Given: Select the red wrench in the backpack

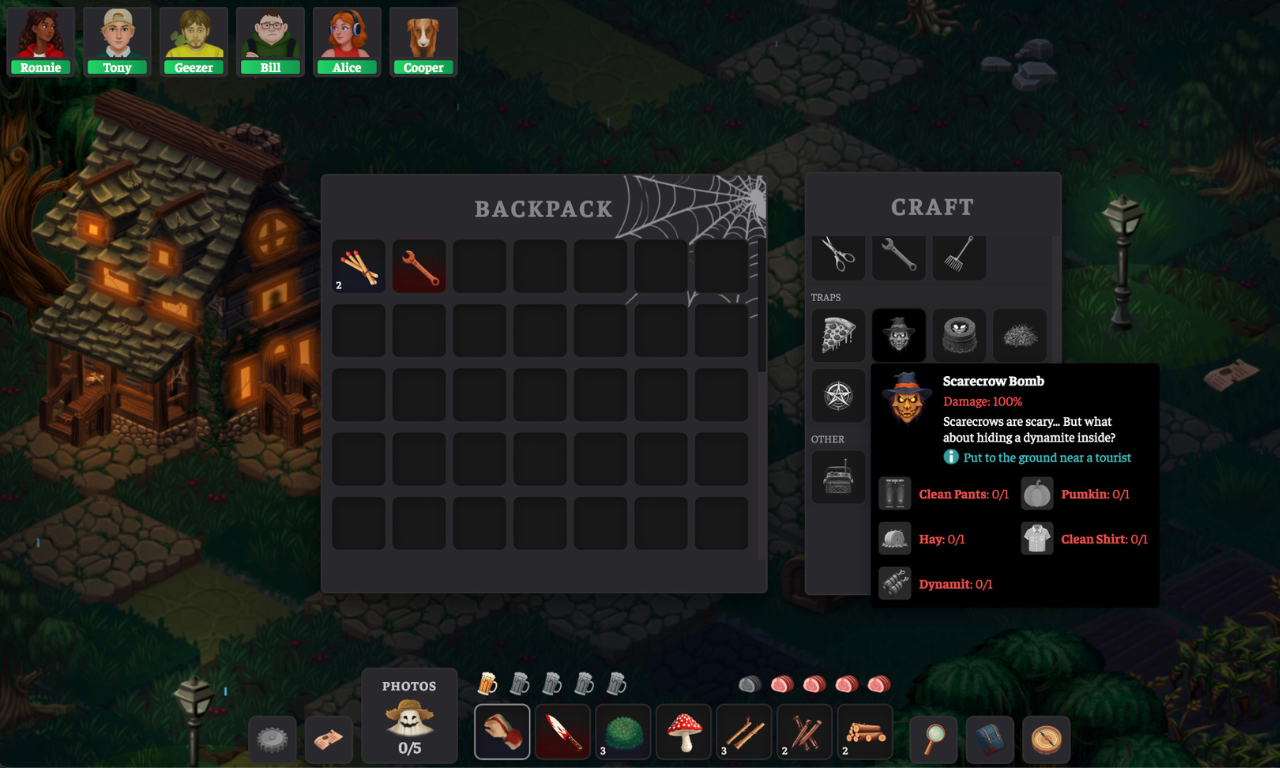Looking at the screenshot, I should click(419, 267).
